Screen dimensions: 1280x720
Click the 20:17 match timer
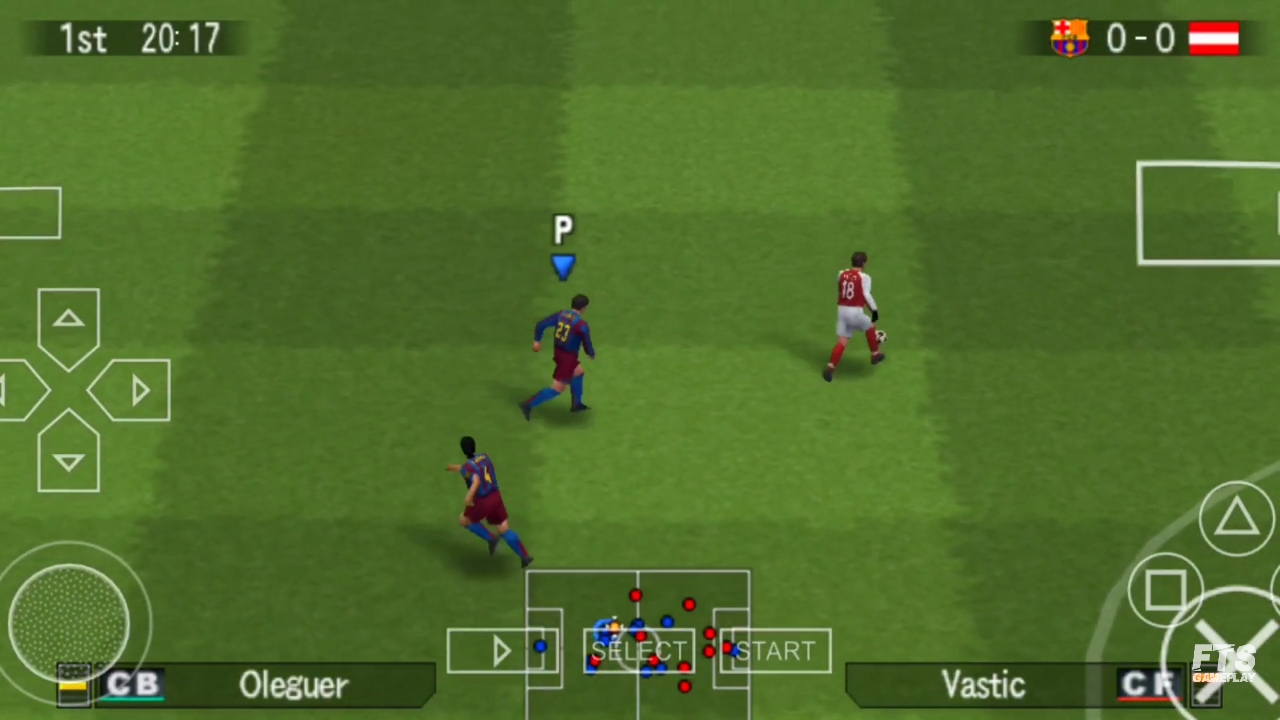coord(180,38)
